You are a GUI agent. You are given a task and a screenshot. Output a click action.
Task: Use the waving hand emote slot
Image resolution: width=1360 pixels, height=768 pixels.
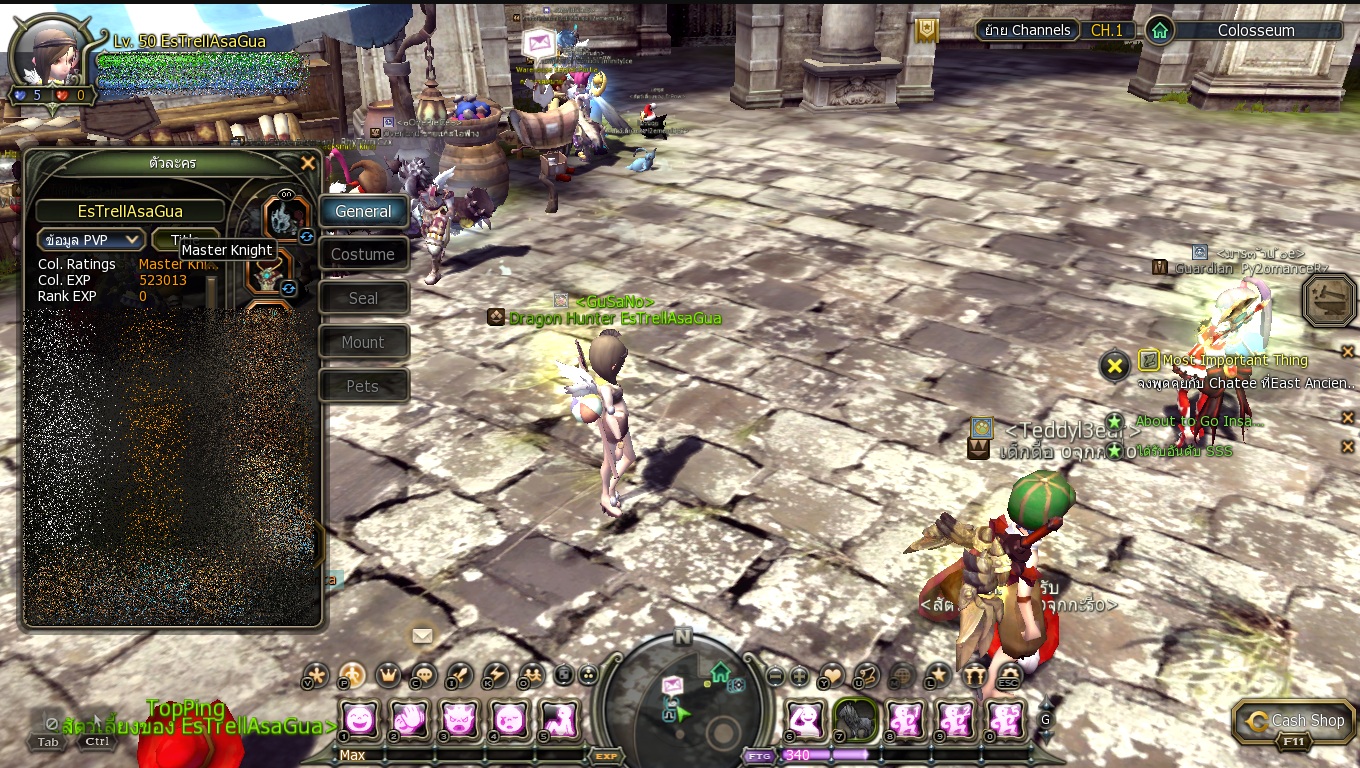[x=408, y=719]
